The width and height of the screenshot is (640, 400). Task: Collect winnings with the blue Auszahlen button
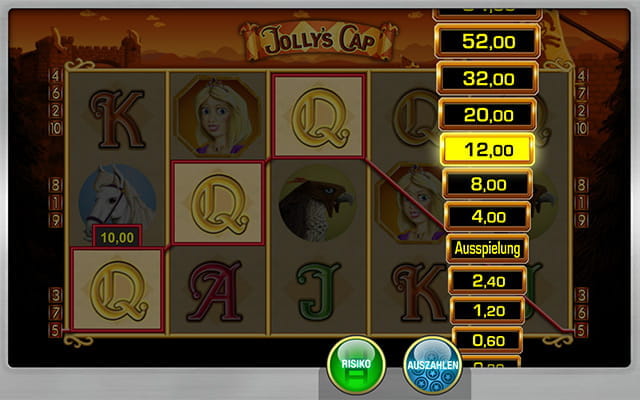[x=432, y=366]
